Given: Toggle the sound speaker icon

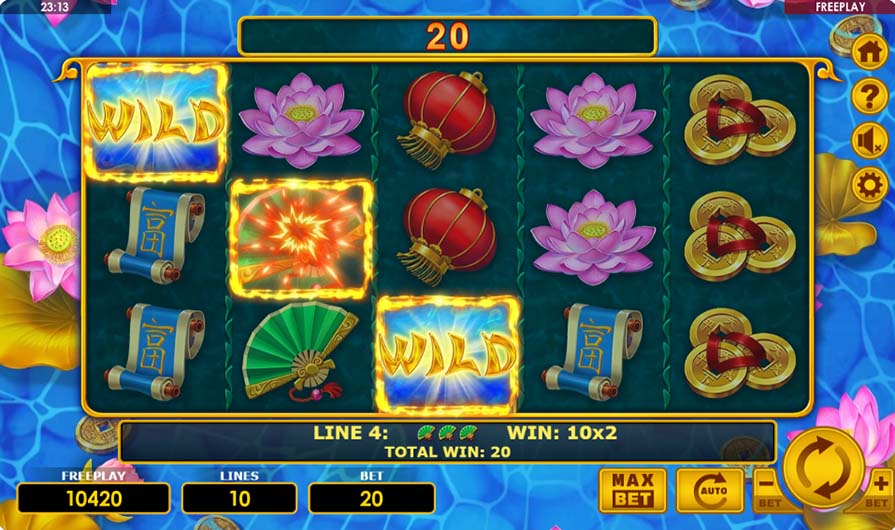Looking at the screenshot, I should [869, 141].
